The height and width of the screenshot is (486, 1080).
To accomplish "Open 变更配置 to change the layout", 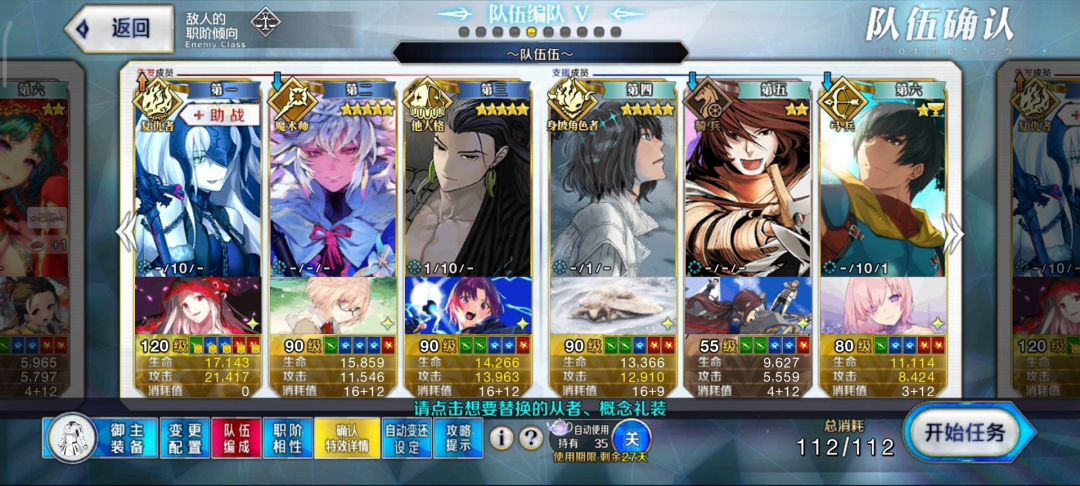I will tap(183, 438).
